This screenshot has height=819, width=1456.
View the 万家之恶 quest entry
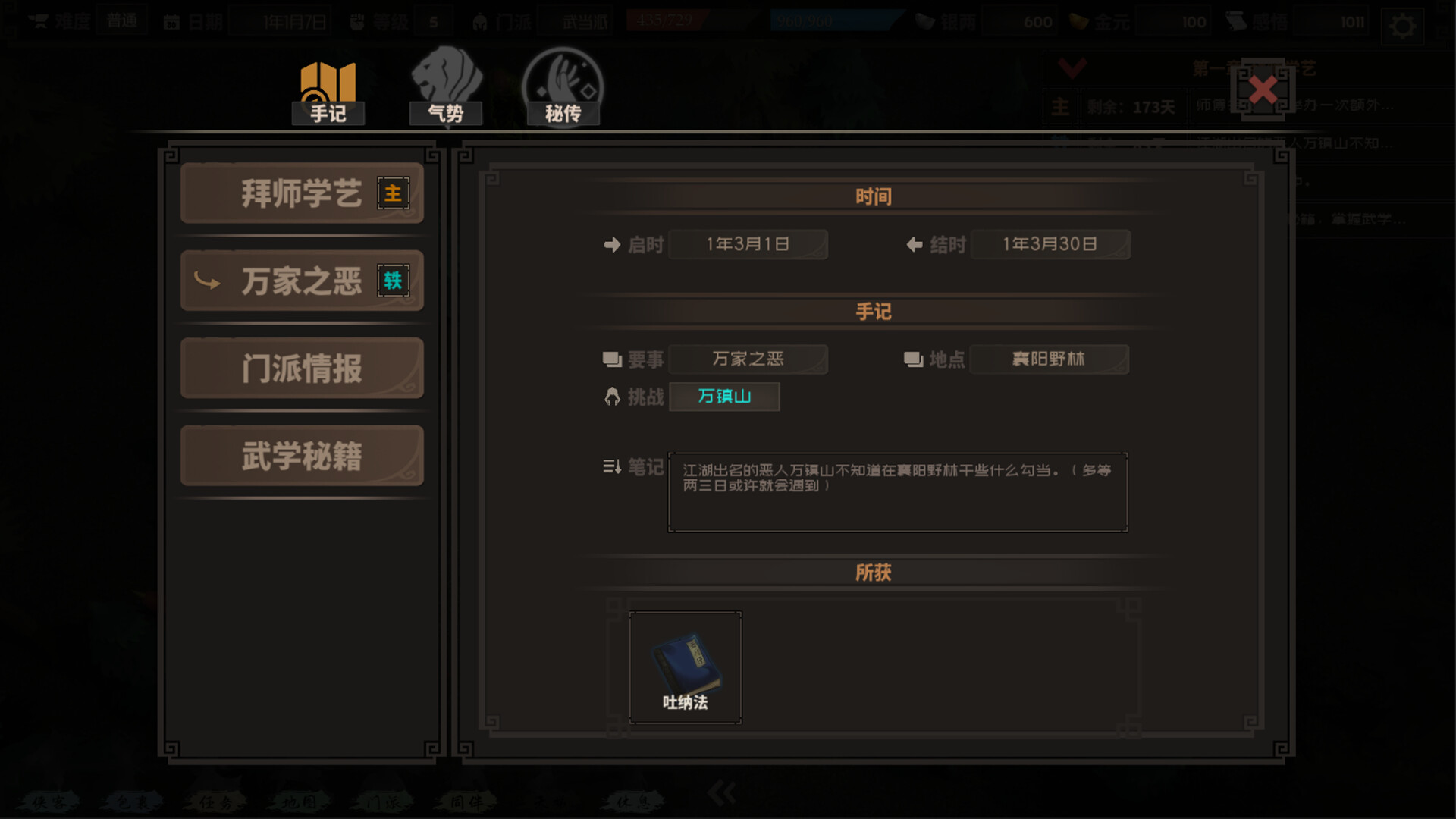tap(301, 281)
